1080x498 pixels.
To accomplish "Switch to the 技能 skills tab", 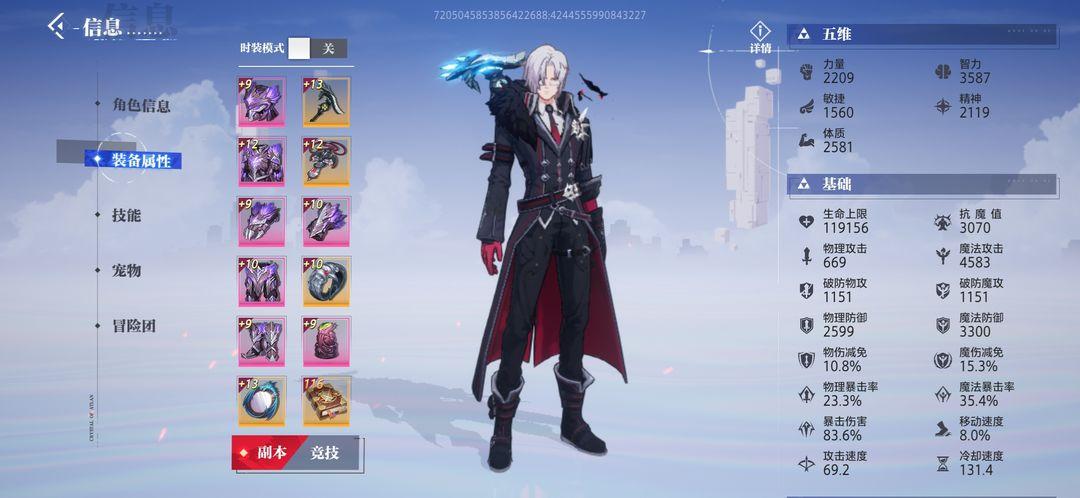I will [127, 215].
